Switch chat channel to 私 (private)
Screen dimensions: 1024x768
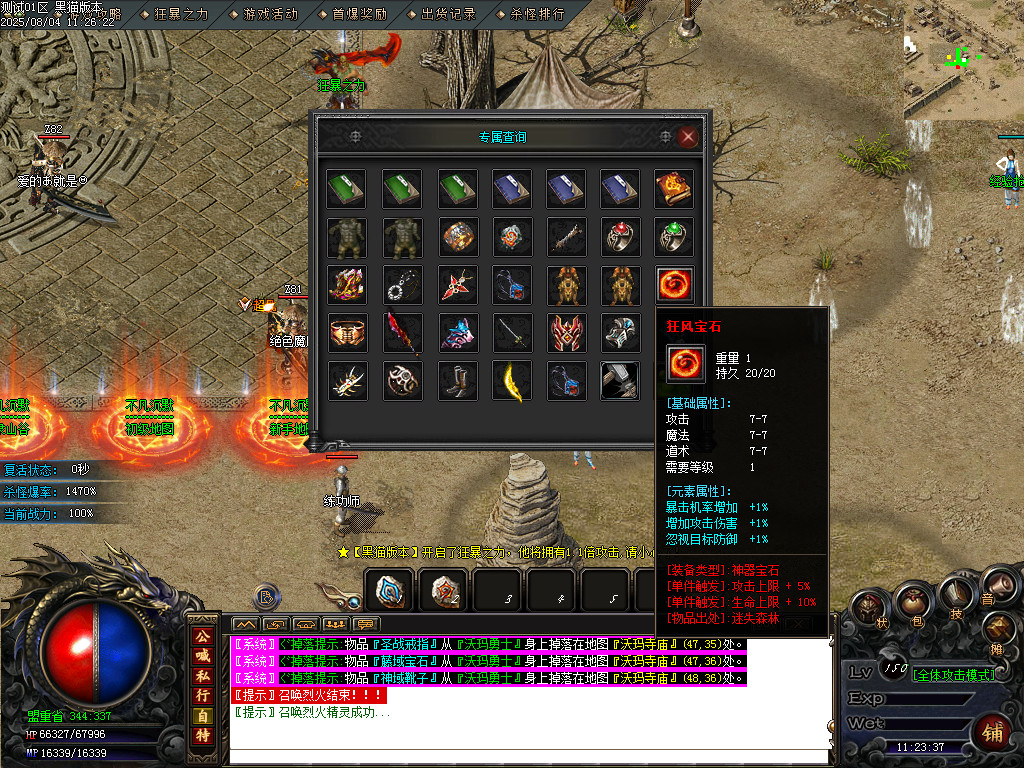click(202, 675)
